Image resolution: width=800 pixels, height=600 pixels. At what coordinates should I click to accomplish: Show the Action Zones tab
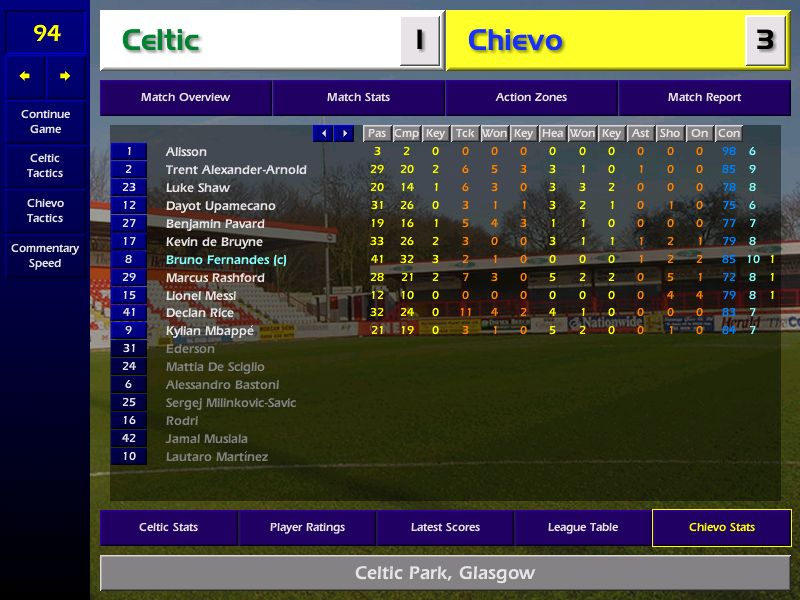point(531,98)
